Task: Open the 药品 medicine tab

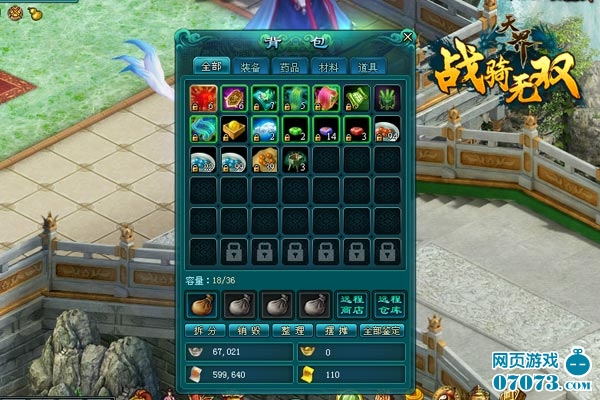Action: click(290, 67)
